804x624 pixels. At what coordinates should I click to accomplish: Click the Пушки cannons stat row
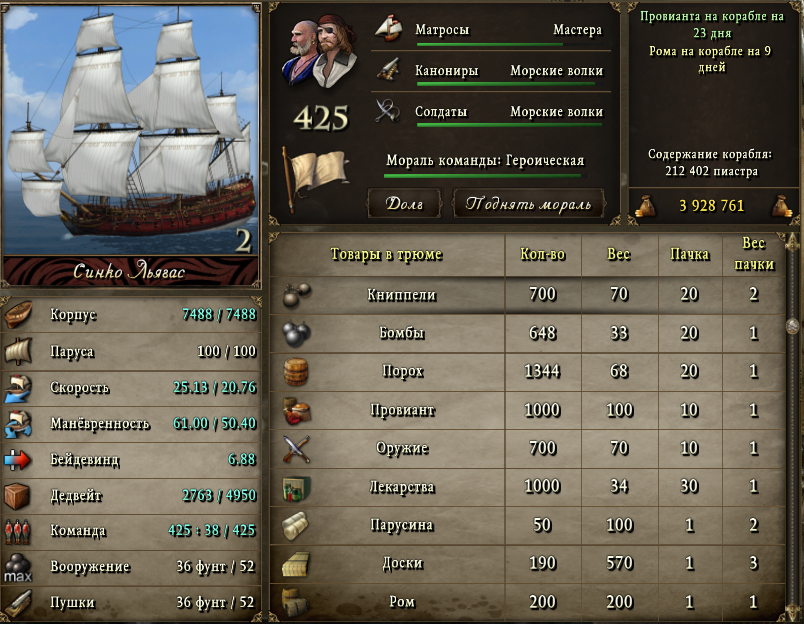(131, 602)
